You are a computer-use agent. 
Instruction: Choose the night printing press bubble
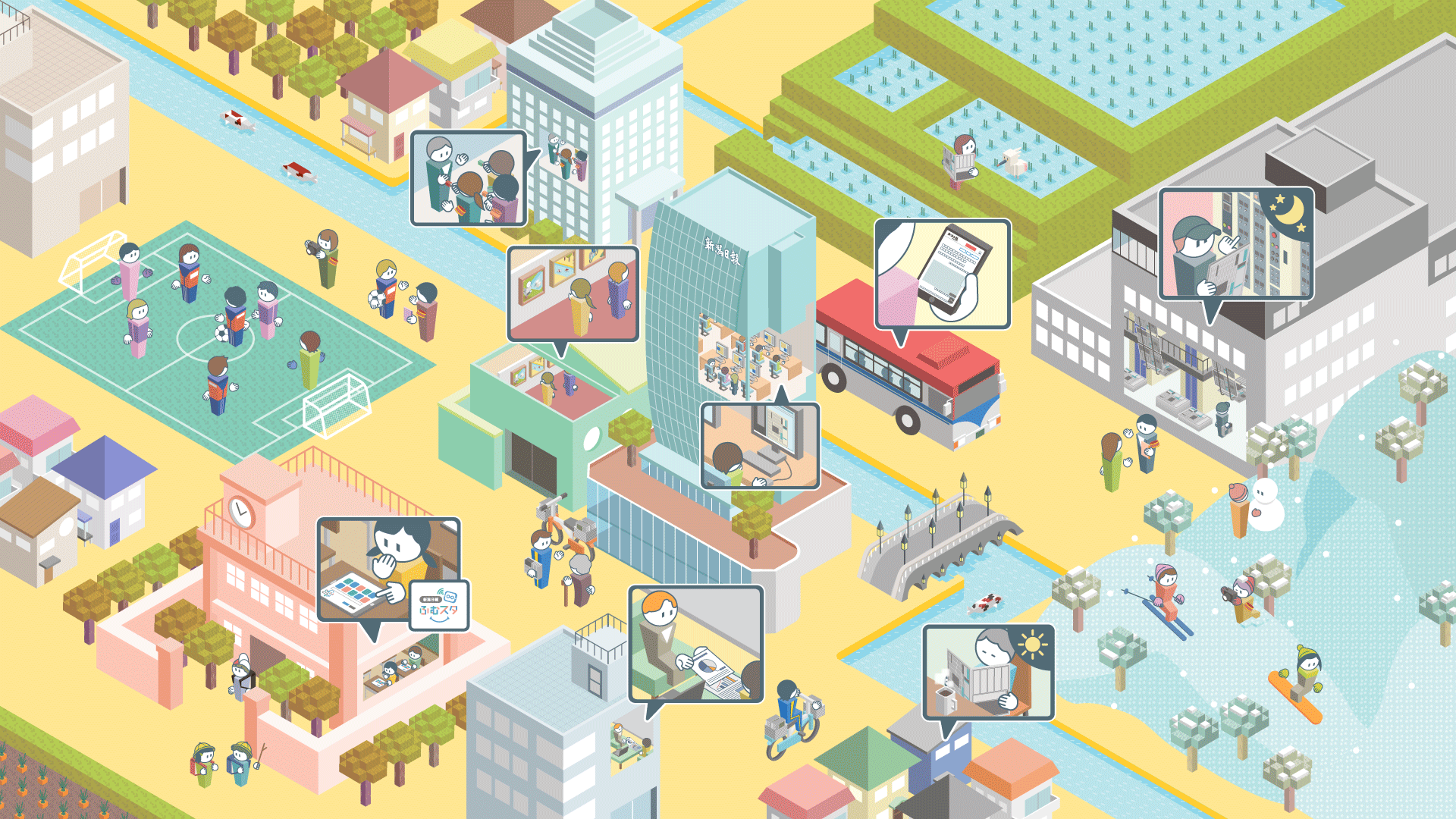coord(1236,244)
